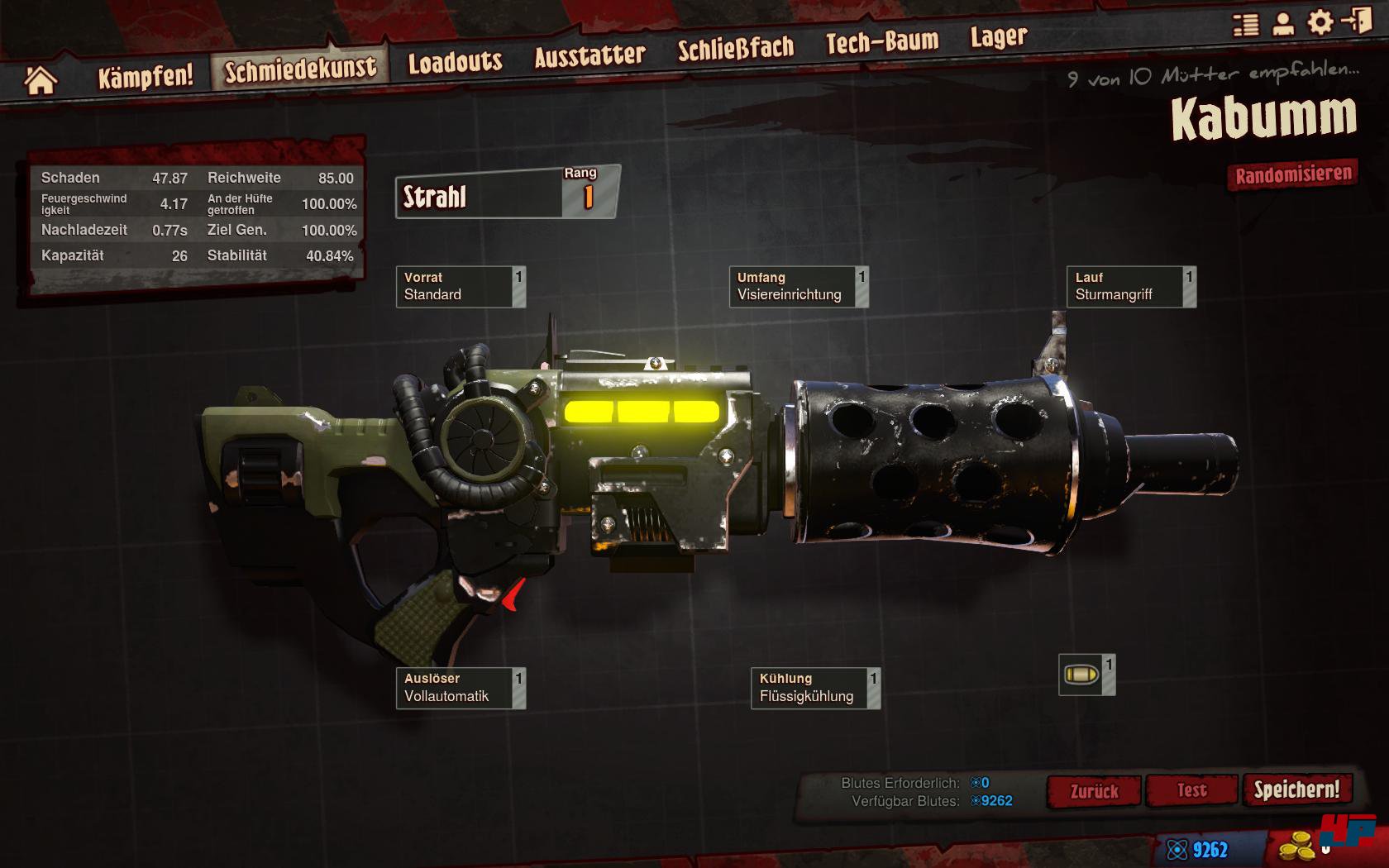Save the weapon with Speichern!
Viewport: 1389px width, 868px height.
(1296, 789)
